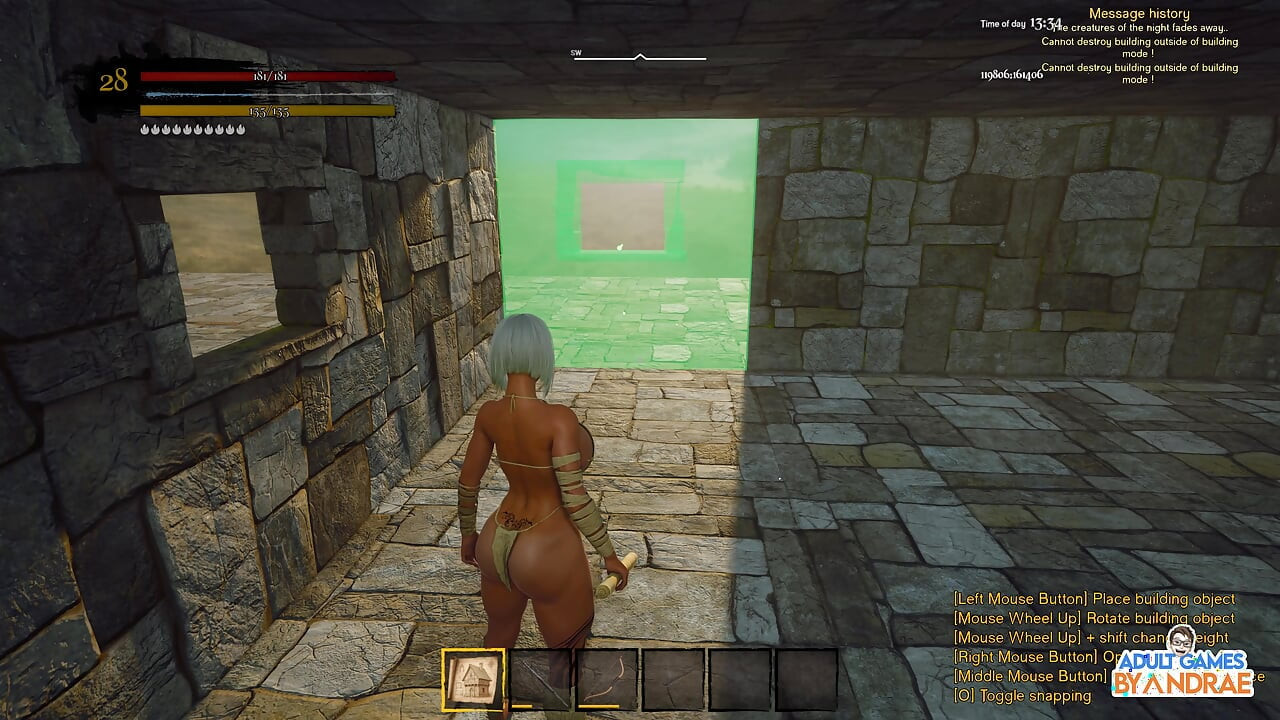This screenshot has height=720, width=1280.
Task: Click the Message history heading
Action: coord(1139,12)
